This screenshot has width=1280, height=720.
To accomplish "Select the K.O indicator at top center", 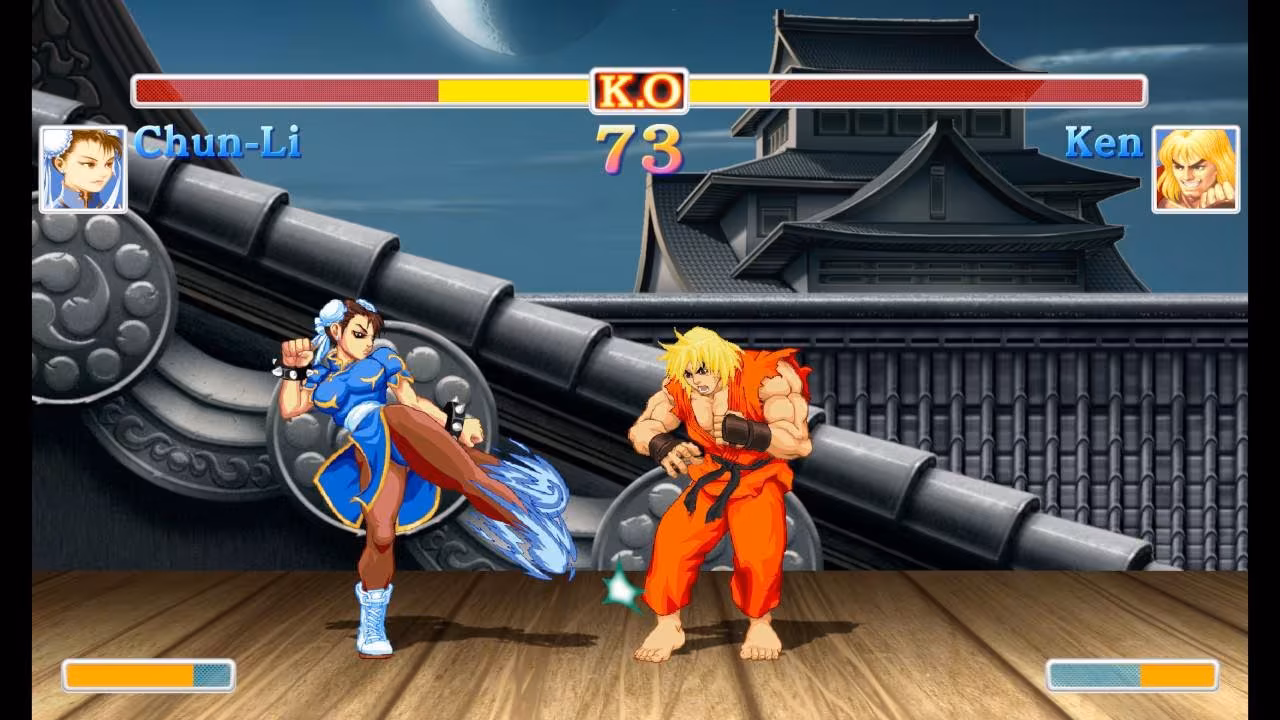I will click(639, 89).
